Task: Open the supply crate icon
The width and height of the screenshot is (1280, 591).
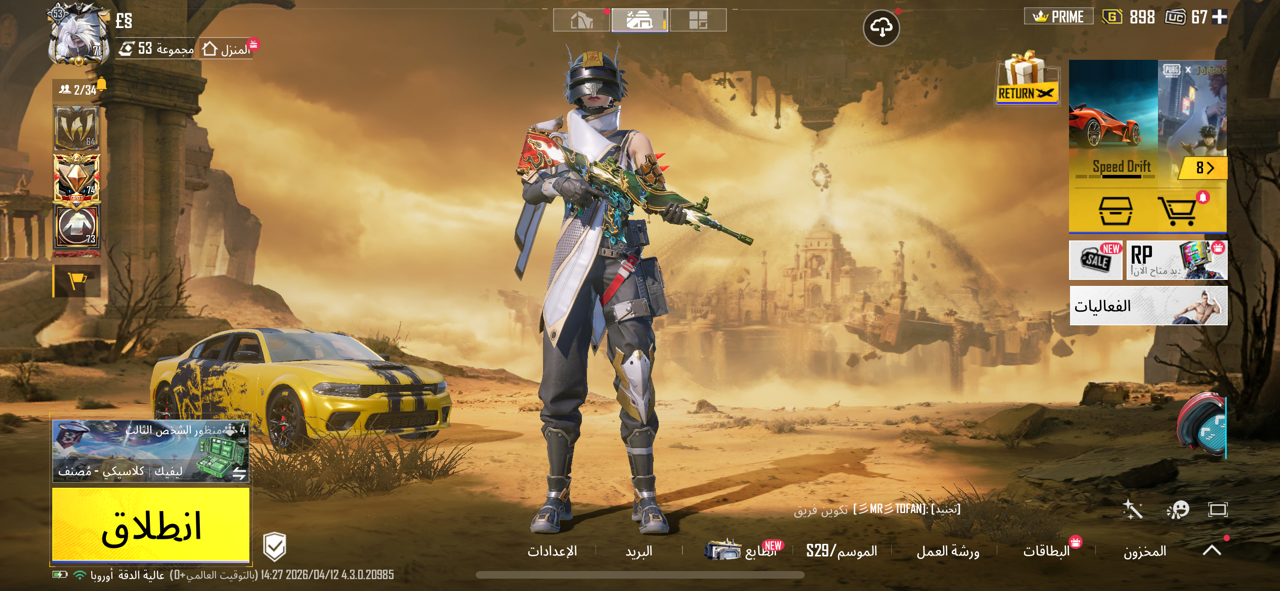Action: pos(1115,211)
